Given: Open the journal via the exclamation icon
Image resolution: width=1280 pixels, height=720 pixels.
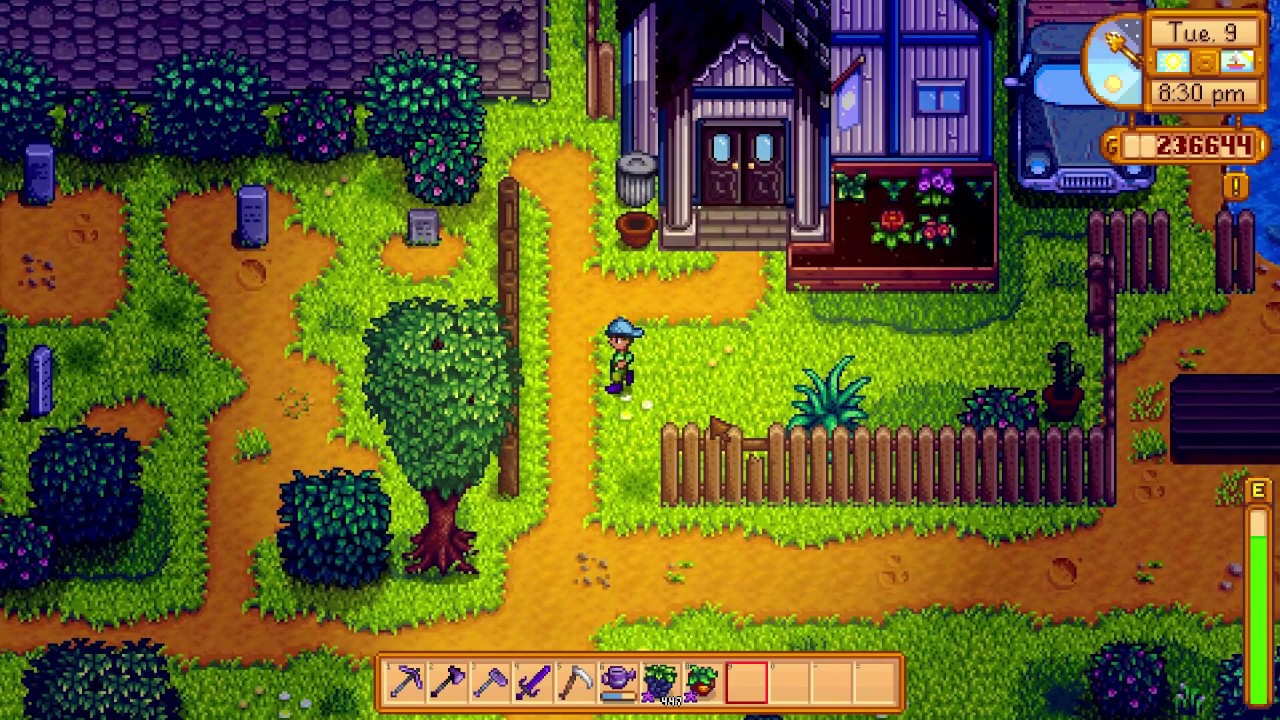Looking at the screenshot, I should pyautogui.click(x=1235, y=184).
